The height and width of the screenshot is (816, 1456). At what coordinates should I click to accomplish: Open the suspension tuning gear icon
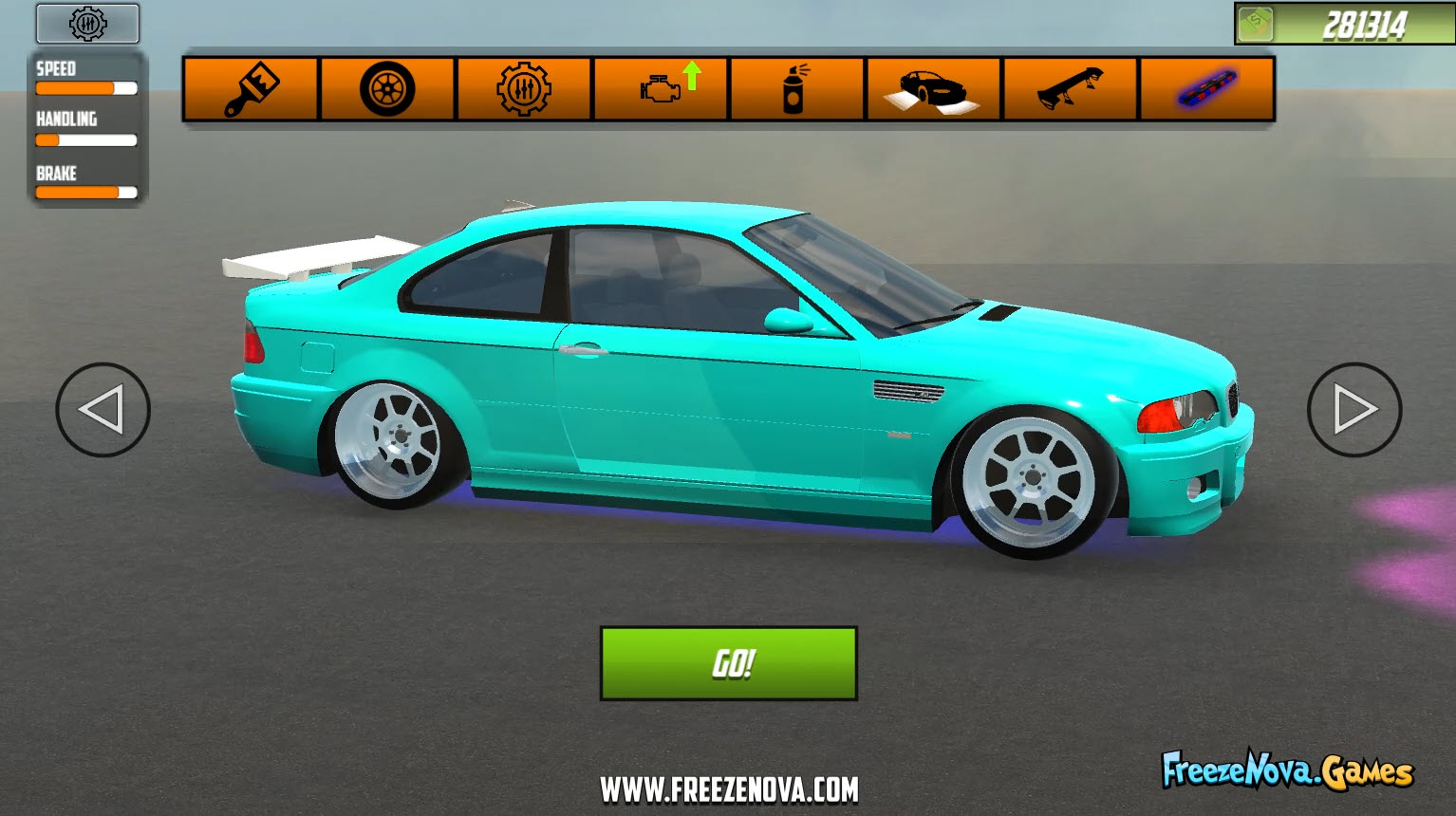coord(523,88)
